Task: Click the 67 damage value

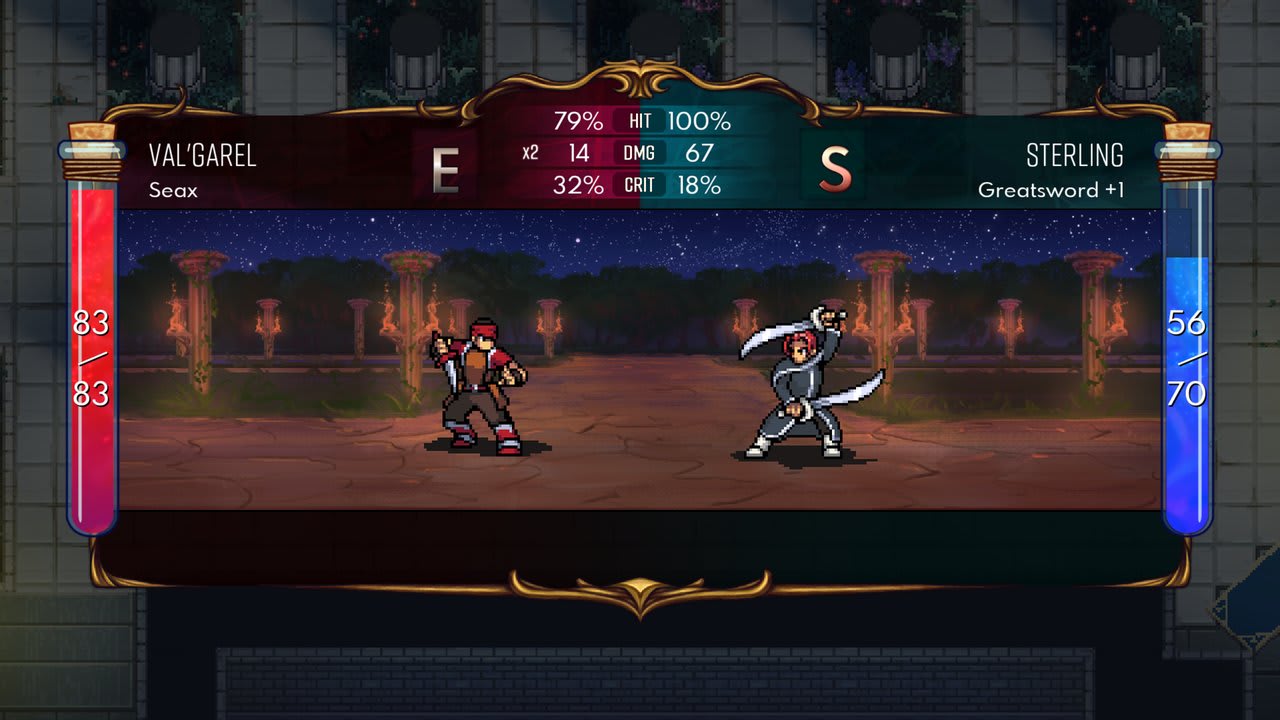Action: click(701, 154)
